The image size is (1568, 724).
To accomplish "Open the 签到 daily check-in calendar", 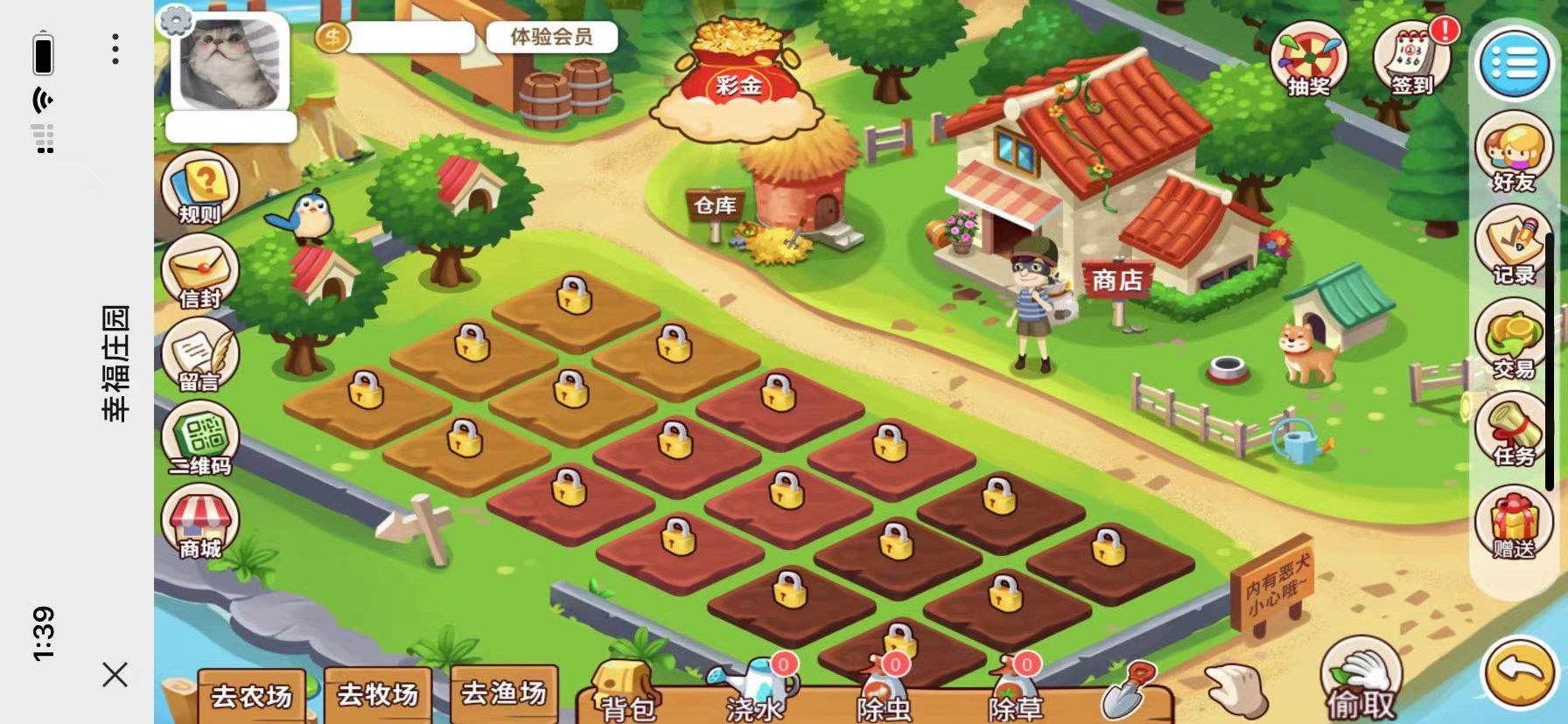I will click(1412, 61).
